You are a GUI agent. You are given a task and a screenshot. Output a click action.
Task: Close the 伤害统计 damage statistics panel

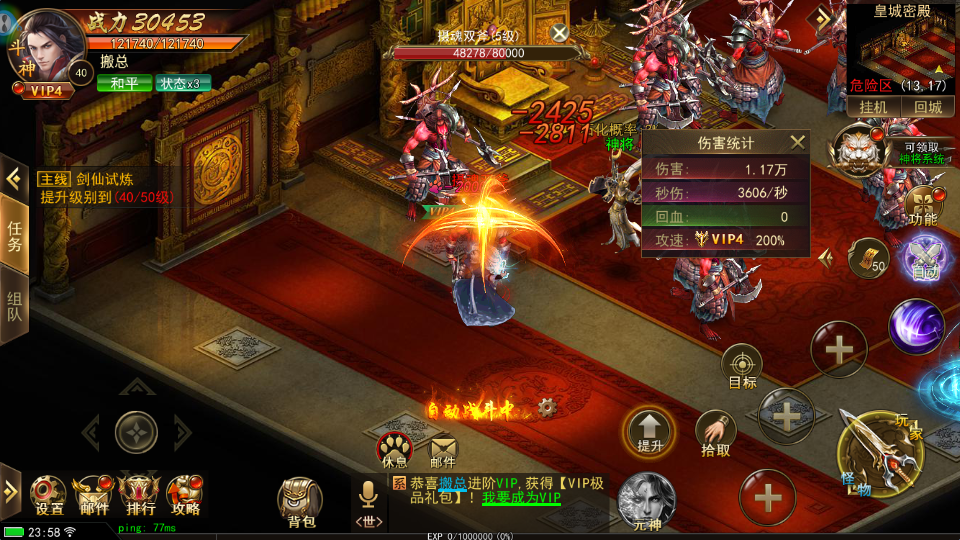797,143
